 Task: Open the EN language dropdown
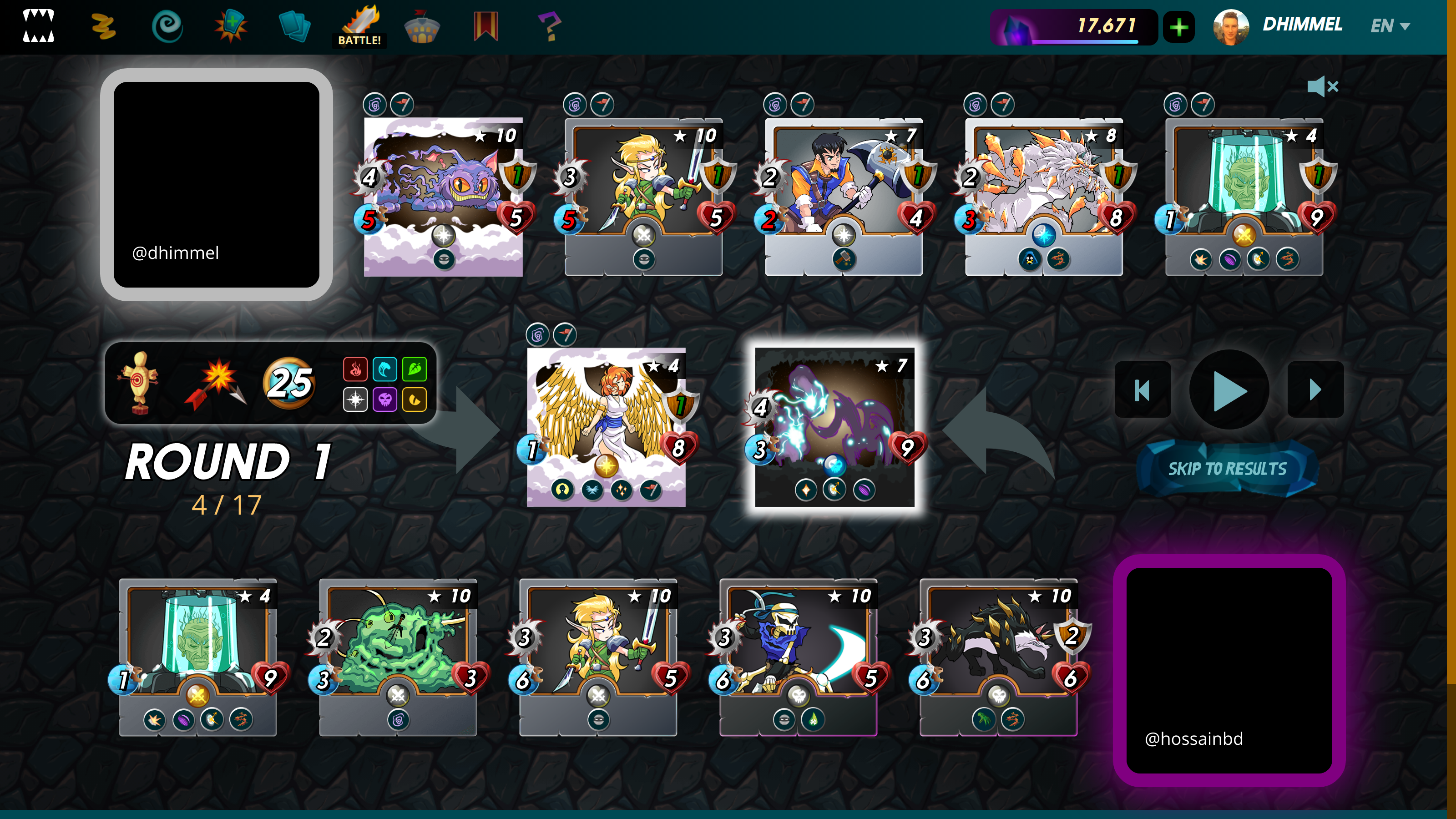coord(1390,26)
